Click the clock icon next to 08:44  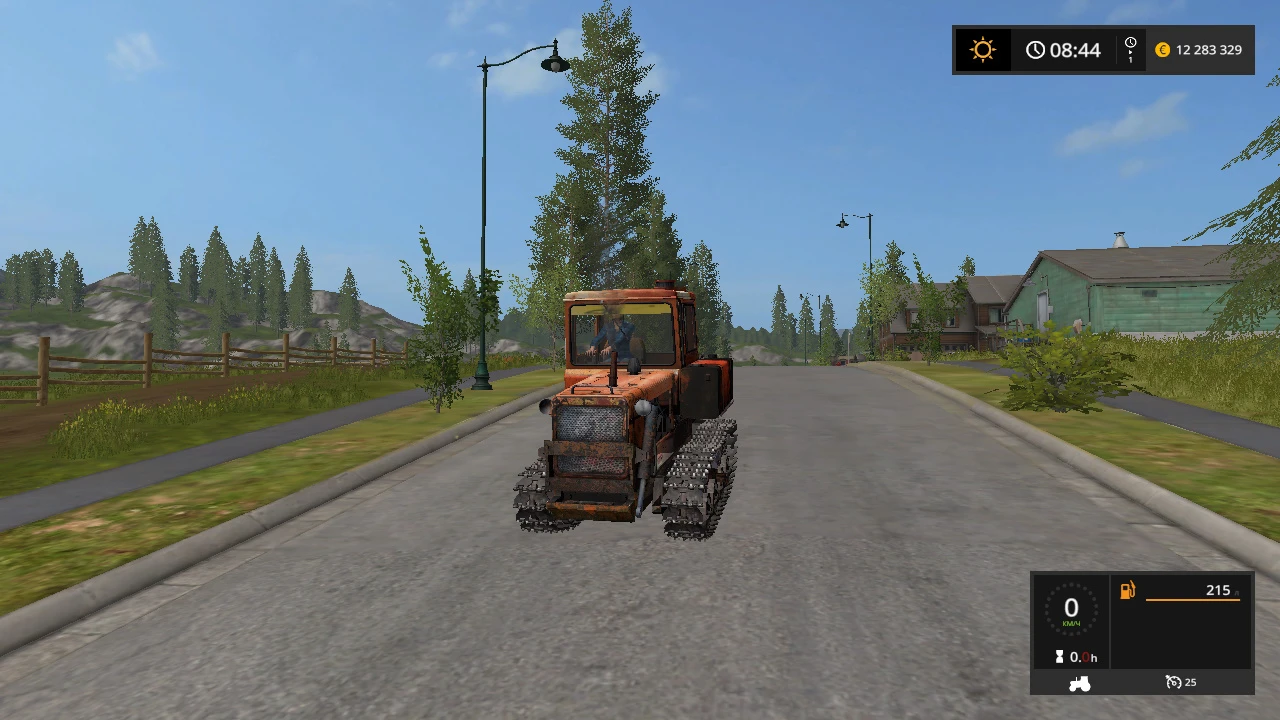(x=1036, y=49)
